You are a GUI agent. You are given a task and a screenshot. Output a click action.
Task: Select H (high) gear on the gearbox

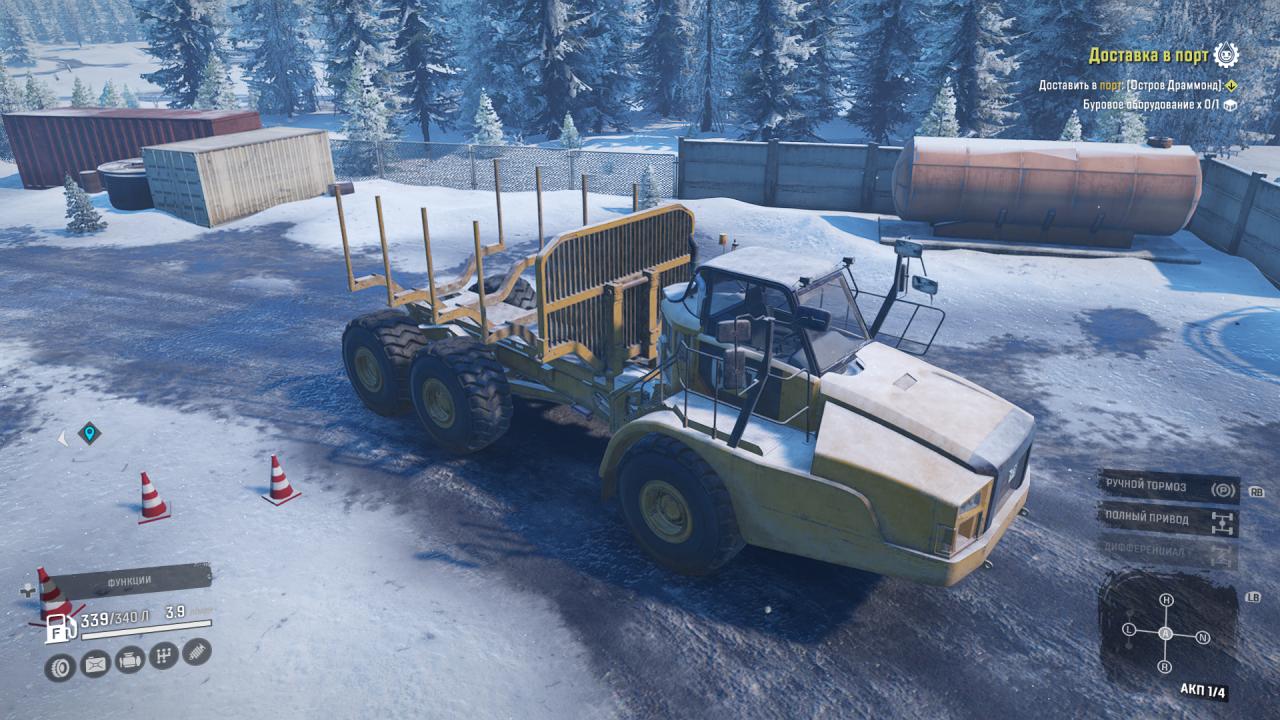click(x=1166, y=600)
